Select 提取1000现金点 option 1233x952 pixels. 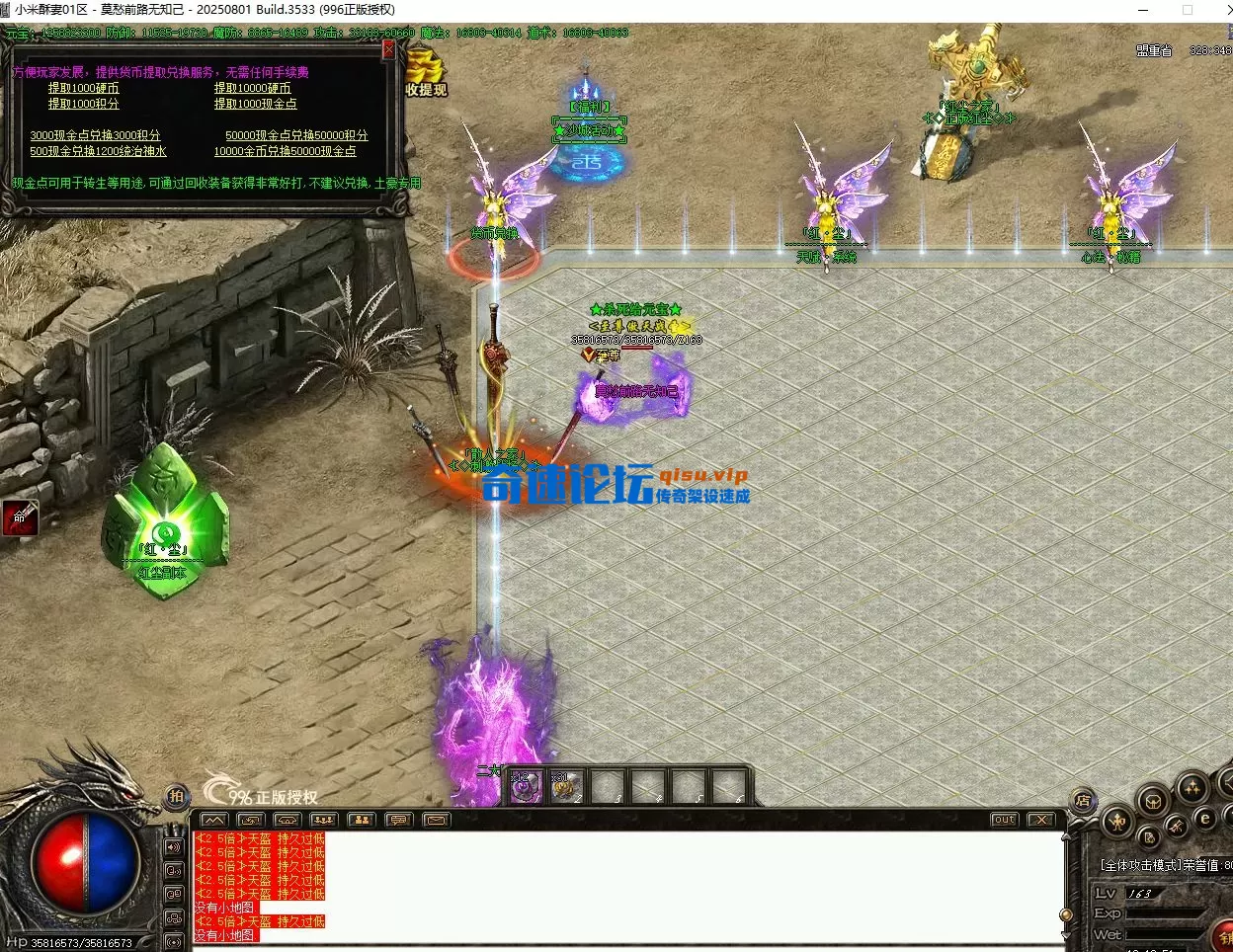(256, 104)
